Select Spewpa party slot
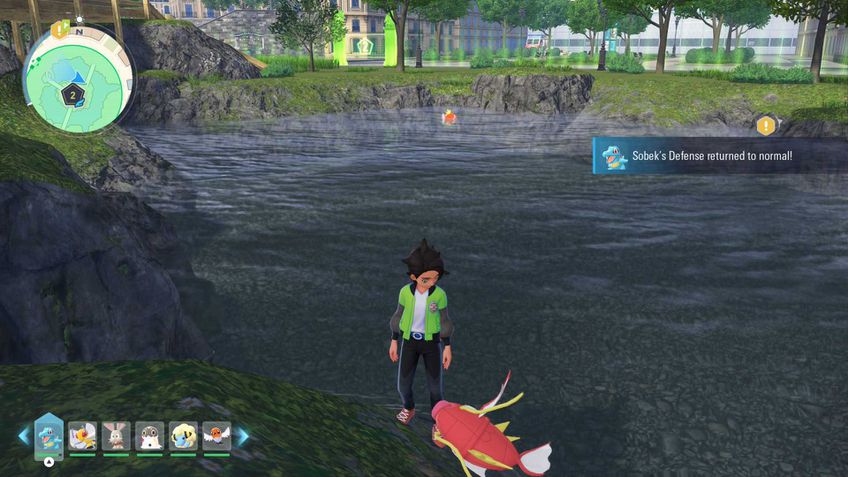The image size is (848, 477). coord(149,436)
